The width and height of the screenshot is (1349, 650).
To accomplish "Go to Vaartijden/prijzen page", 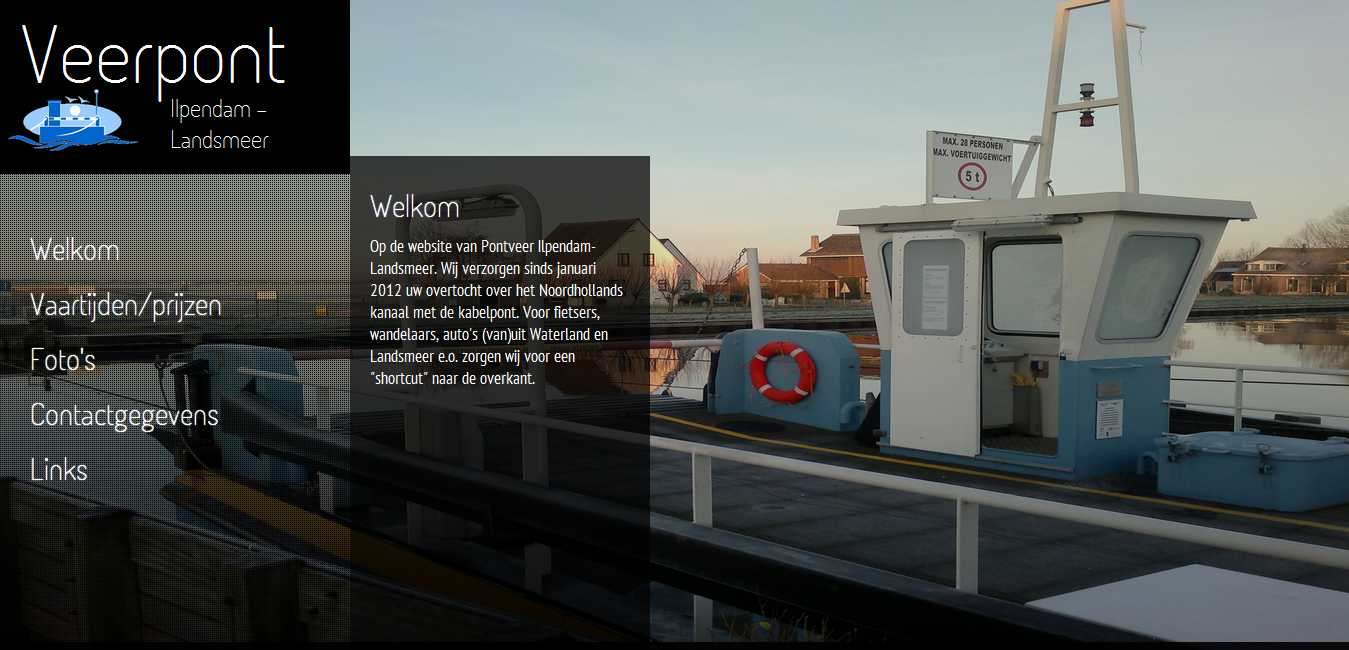I will (x=126, y=305).
